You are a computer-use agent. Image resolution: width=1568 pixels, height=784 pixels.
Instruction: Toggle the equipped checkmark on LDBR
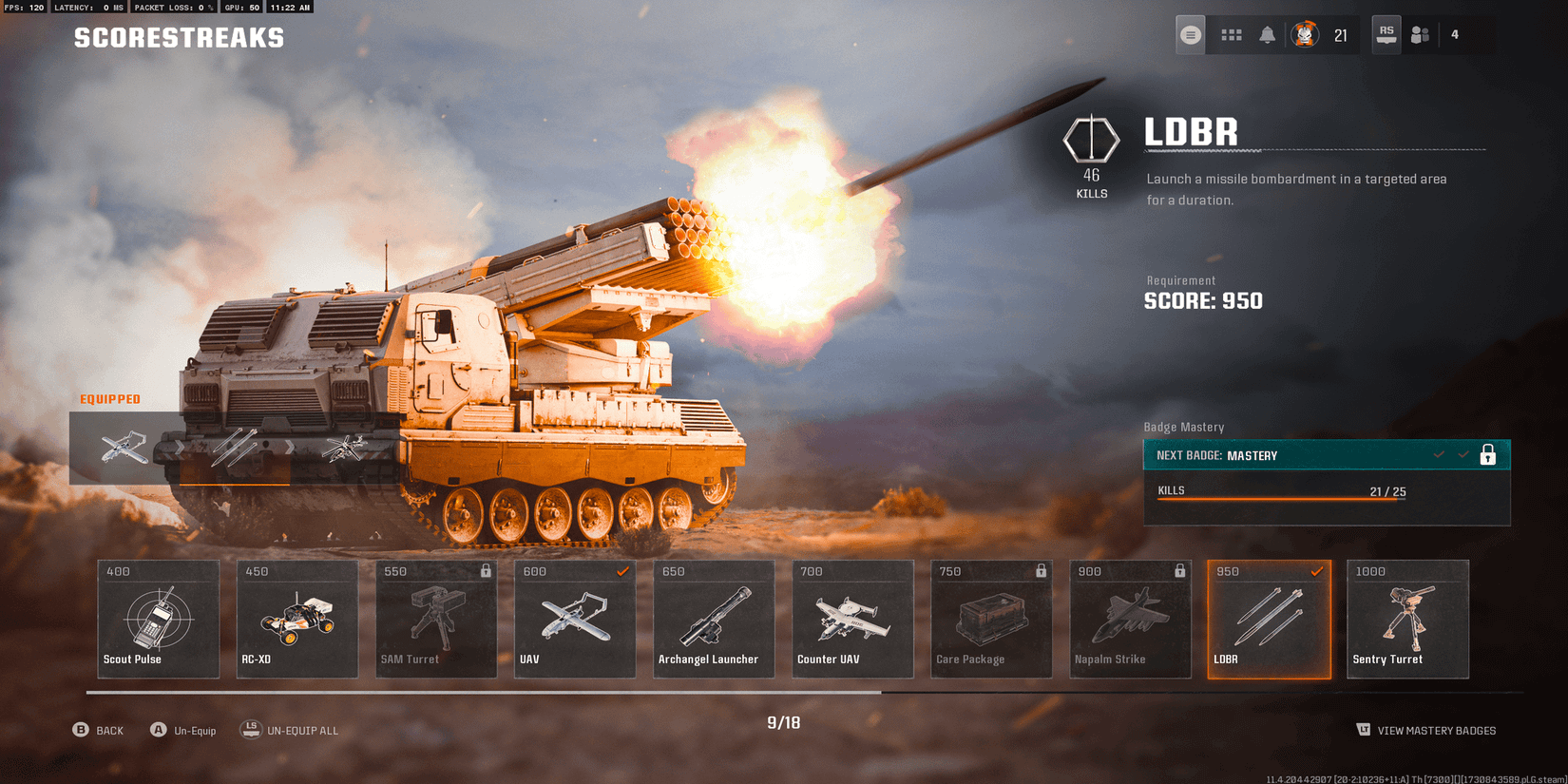(x=1317, y=571)
